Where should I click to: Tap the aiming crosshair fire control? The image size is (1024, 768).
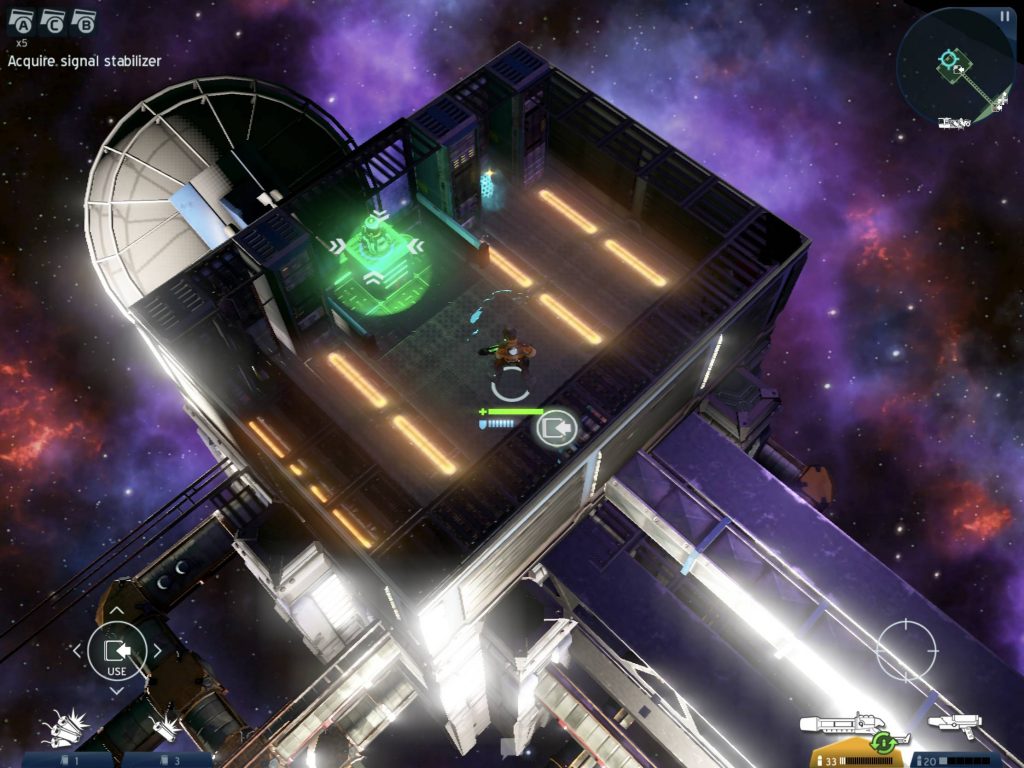(906, 651)
